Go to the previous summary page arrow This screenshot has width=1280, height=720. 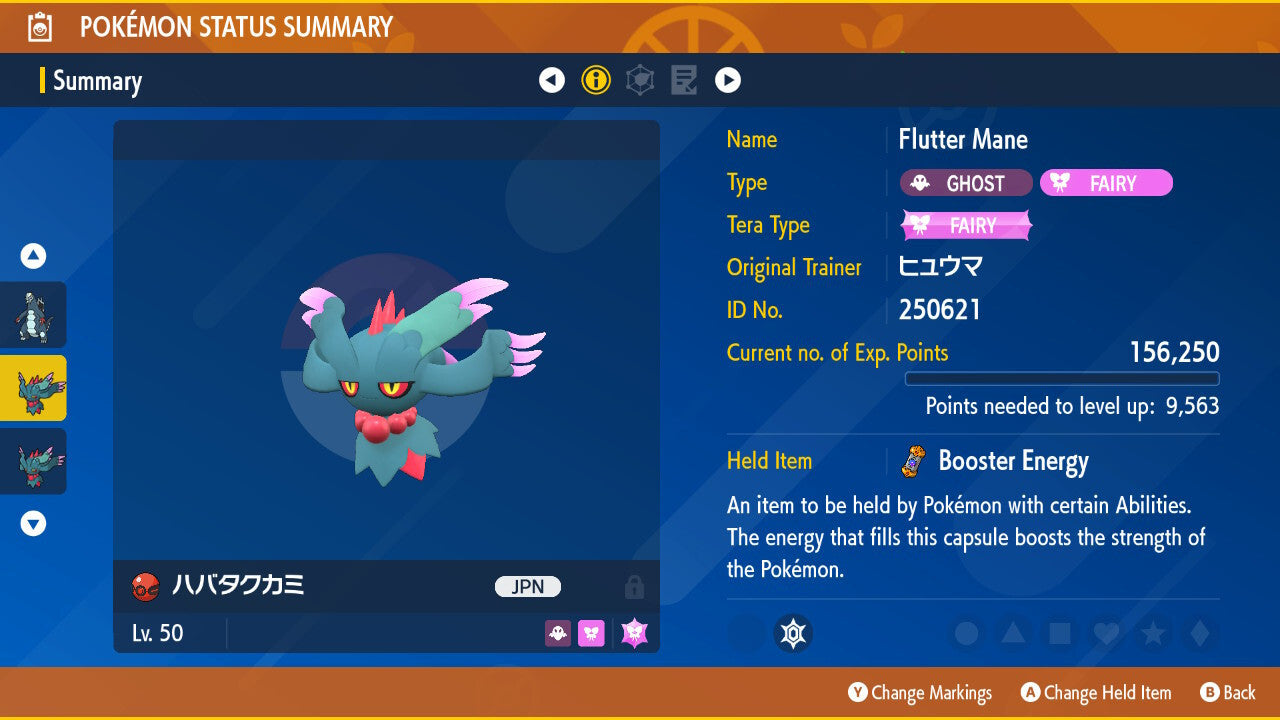(552, 80)
